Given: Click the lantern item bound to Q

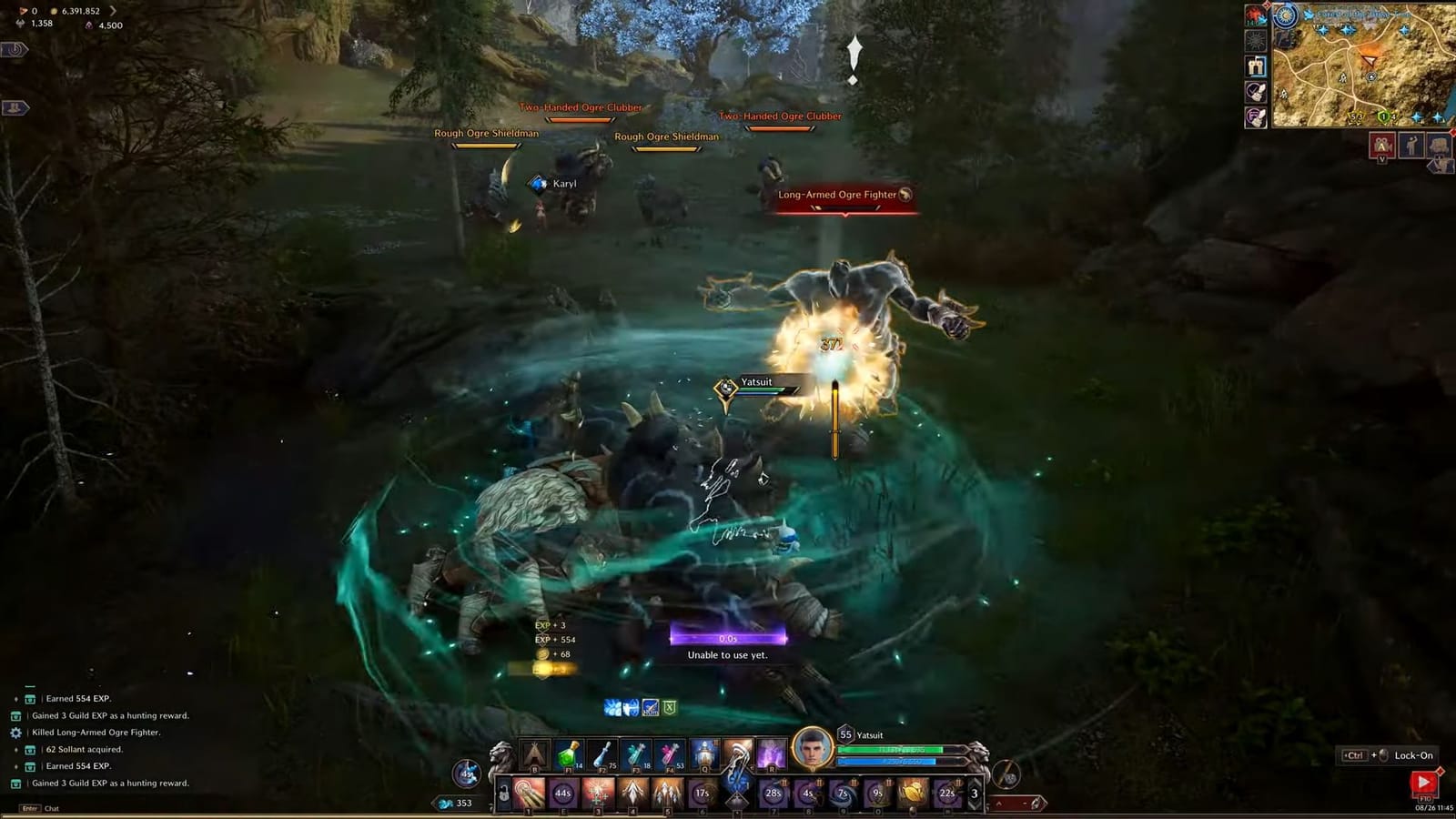Looking at the screenshot, I should tap(704, 753).
